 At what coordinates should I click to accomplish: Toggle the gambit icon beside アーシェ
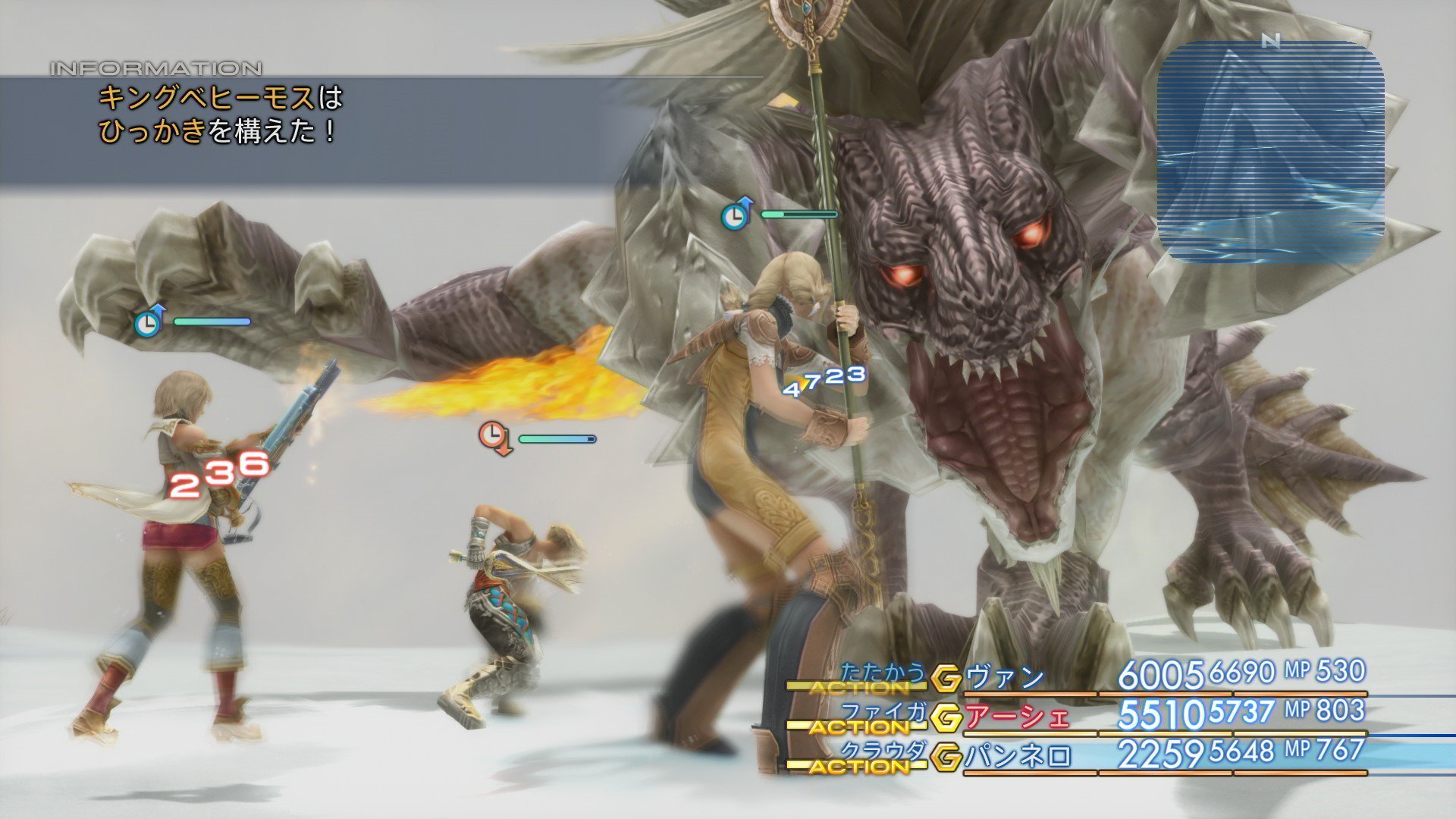946,717
